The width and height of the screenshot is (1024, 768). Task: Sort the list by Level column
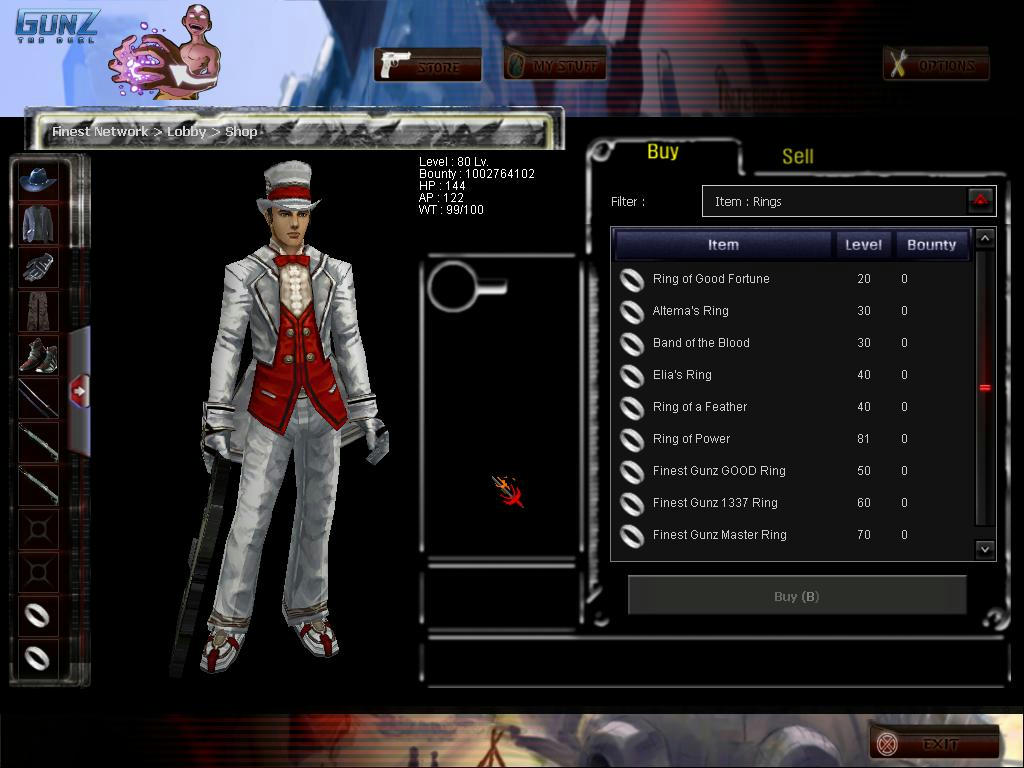coord(863,245)
